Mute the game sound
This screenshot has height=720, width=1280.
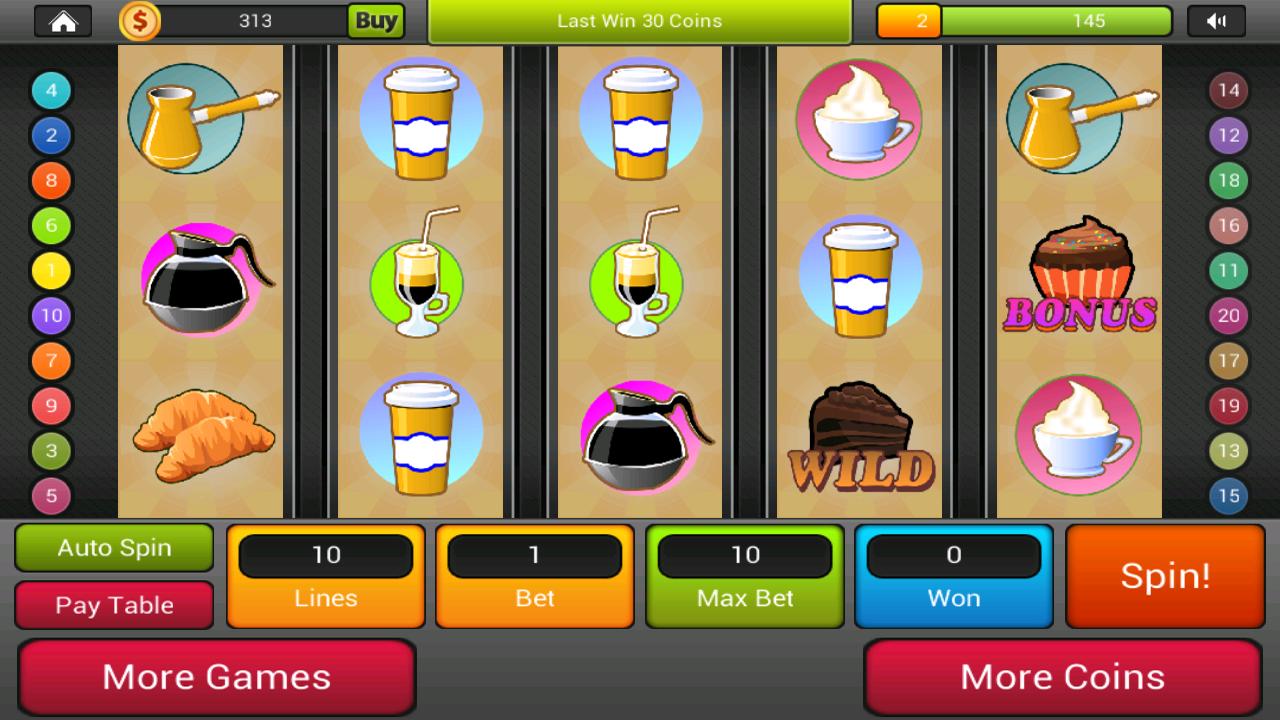(x=1218, y=20)
